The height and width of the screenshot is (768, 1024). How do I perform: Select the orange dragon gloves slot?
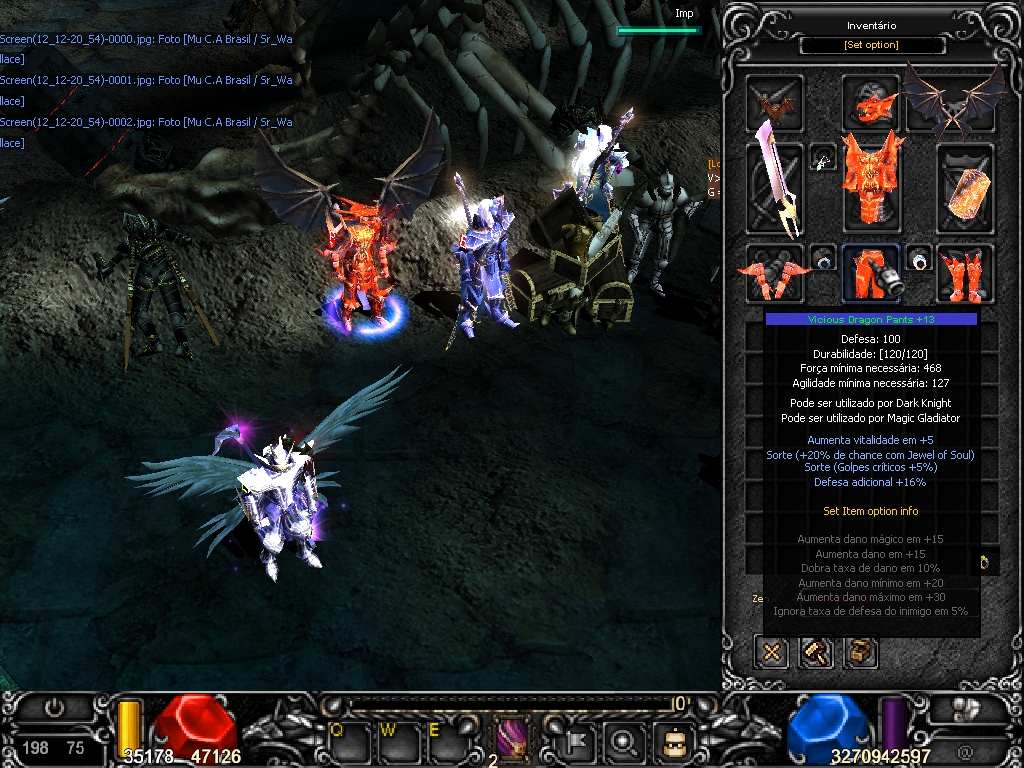(x=774, y=273)
